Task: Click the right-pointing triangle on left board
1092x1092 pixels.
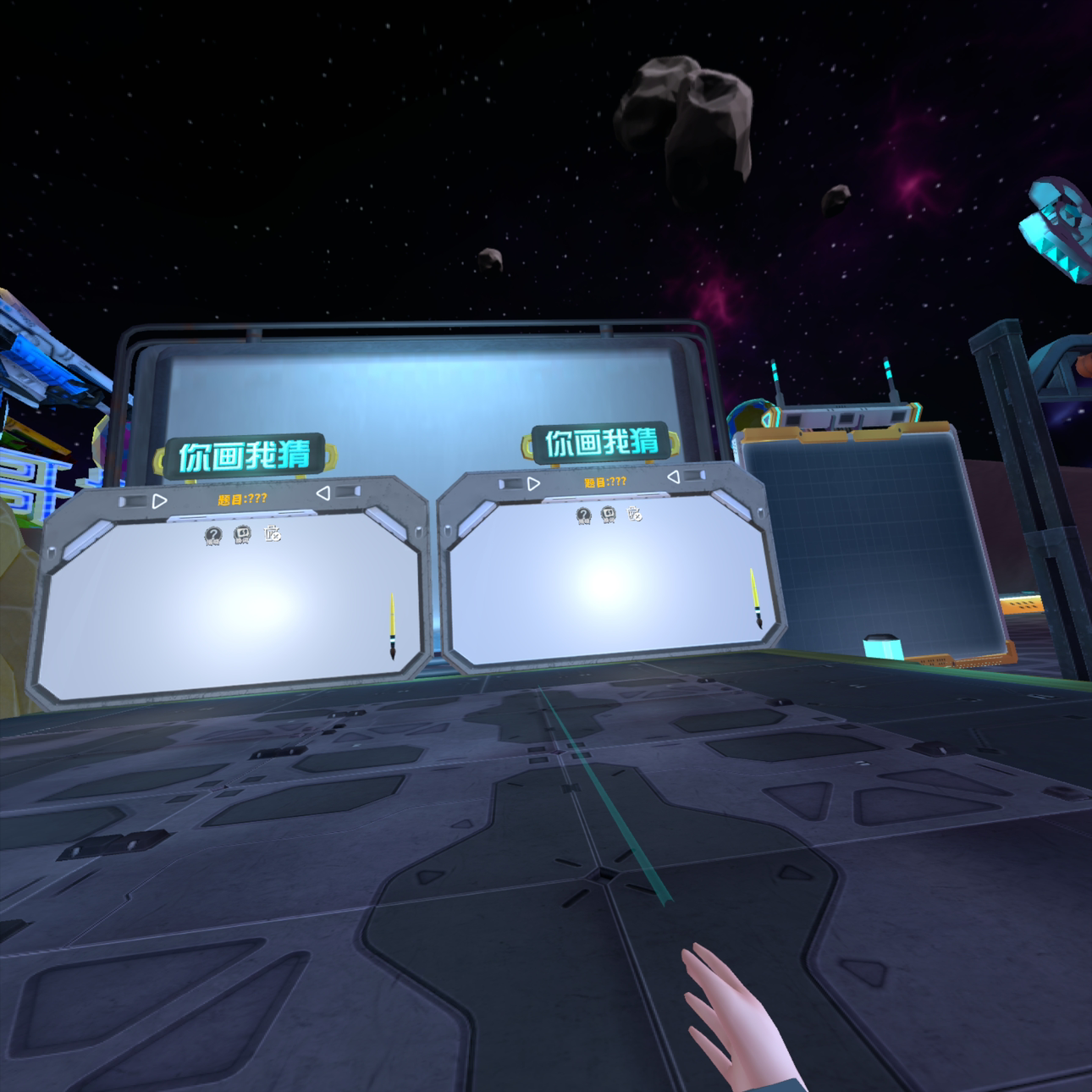Action: [160, 500]
